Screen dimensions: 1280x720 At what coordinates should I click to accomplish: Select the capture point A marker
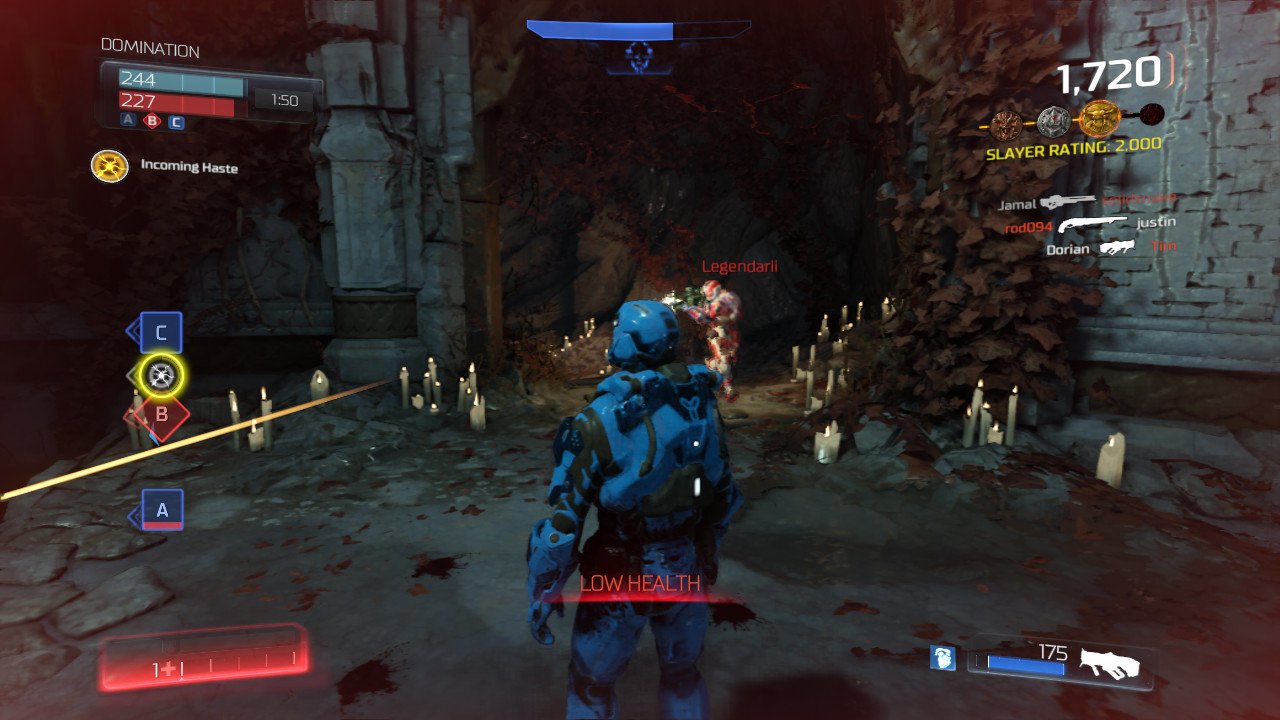tap(162, 510)
